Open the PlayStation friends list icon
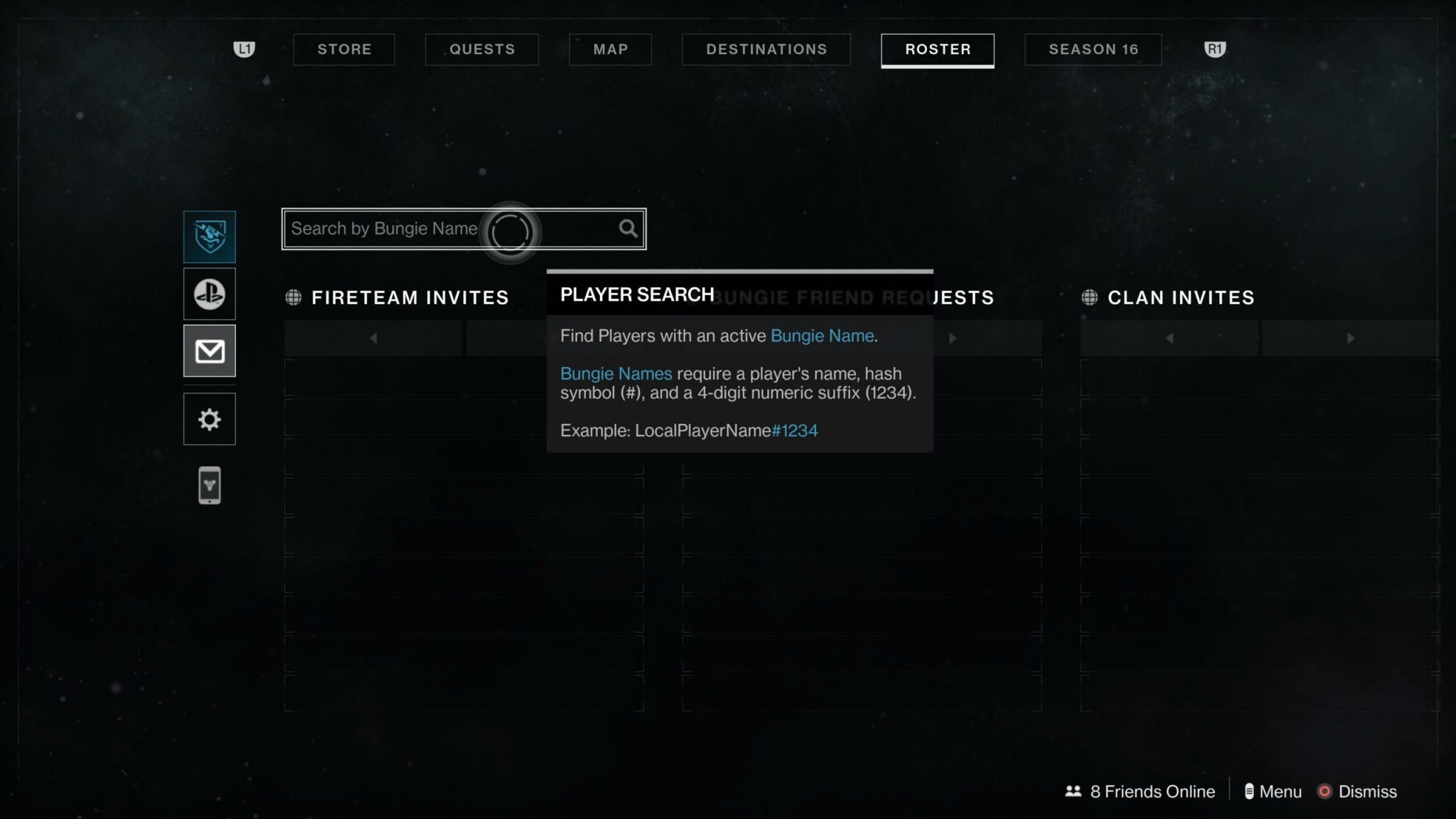 click(209, 294)
